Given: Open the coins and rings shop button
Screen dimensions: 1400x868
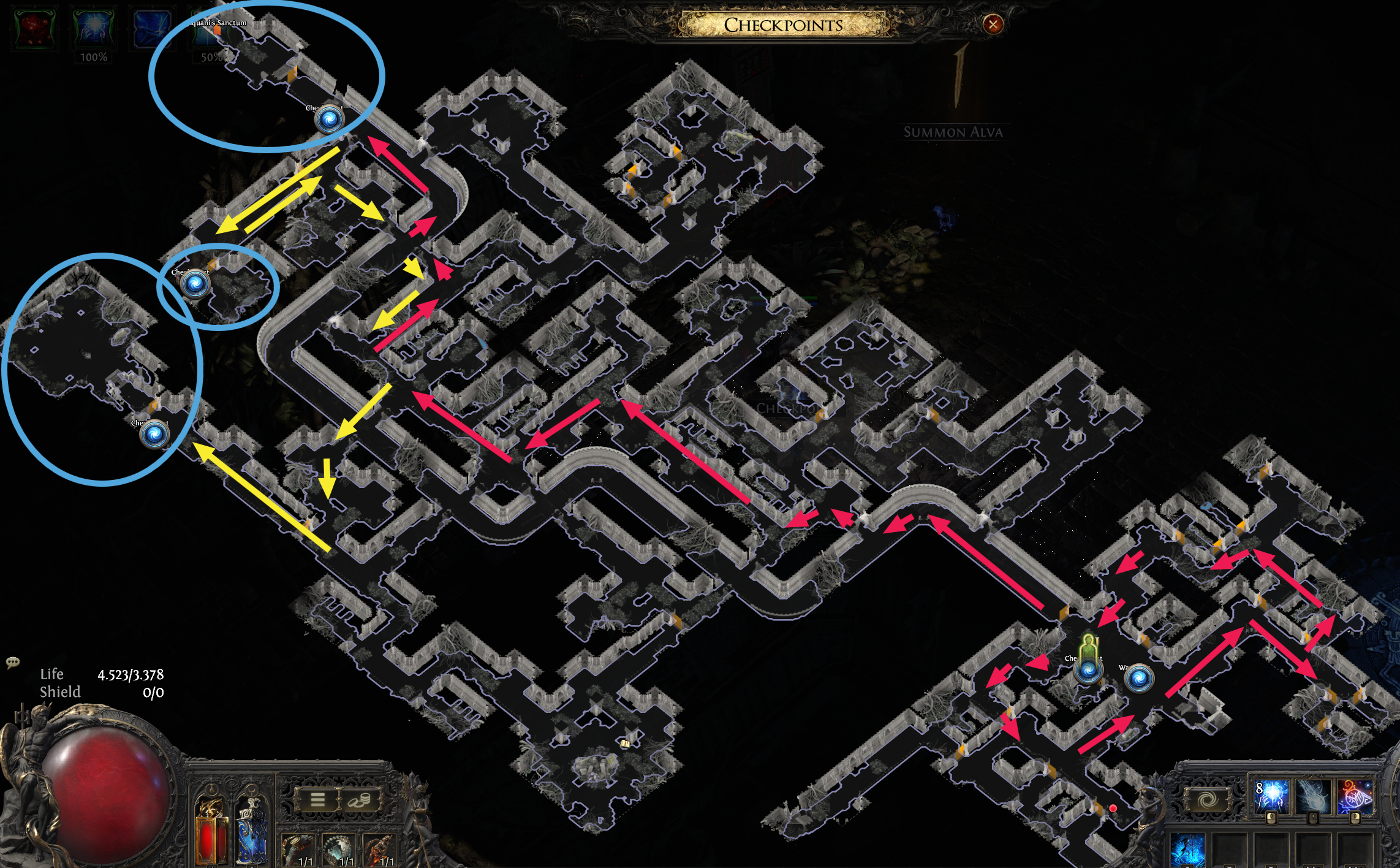Looking at the screenshot, I should 359,799.
